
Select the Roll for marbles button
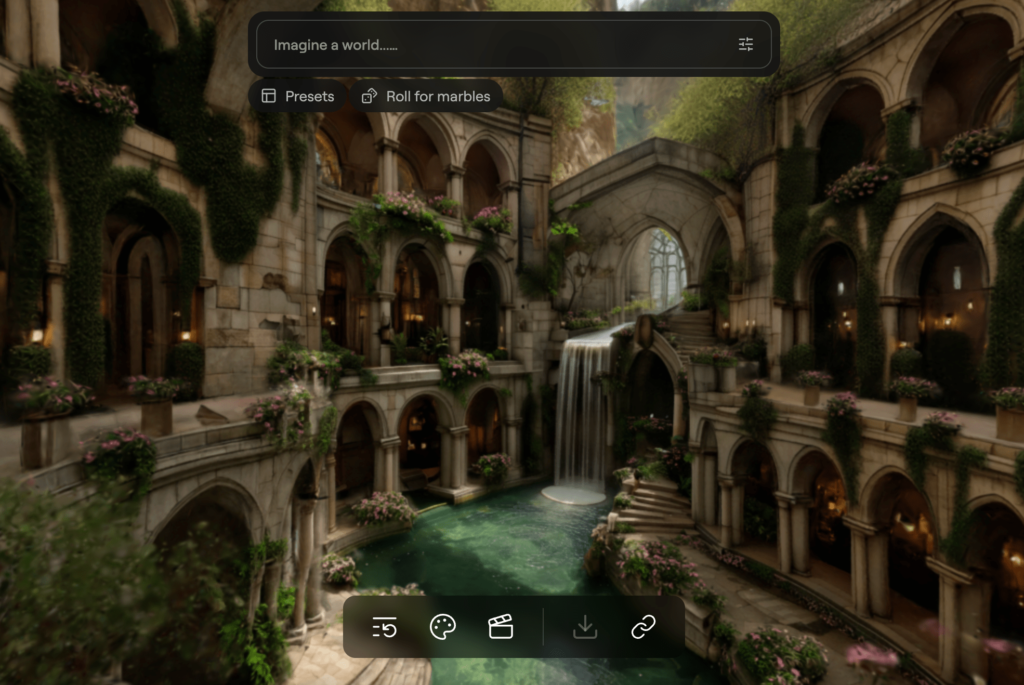point(426,96)
